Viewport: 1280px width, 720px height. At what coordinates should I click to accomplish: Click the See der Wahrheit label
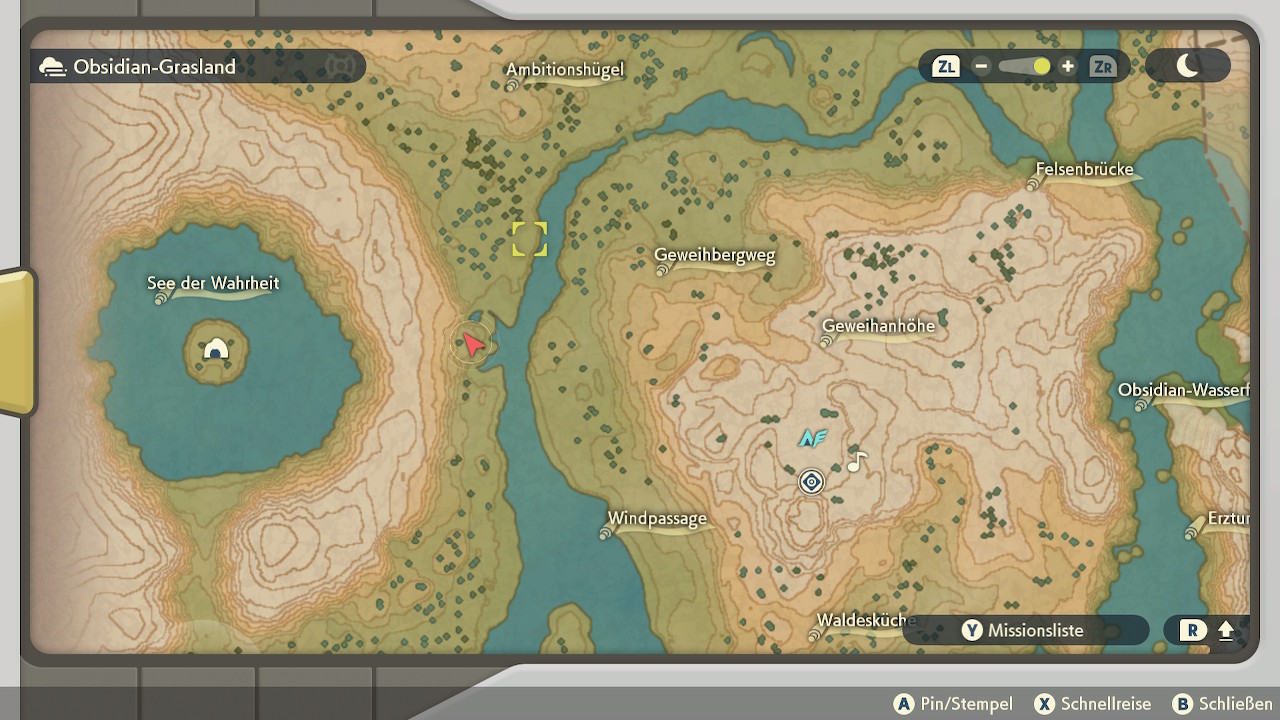(213, 284)
